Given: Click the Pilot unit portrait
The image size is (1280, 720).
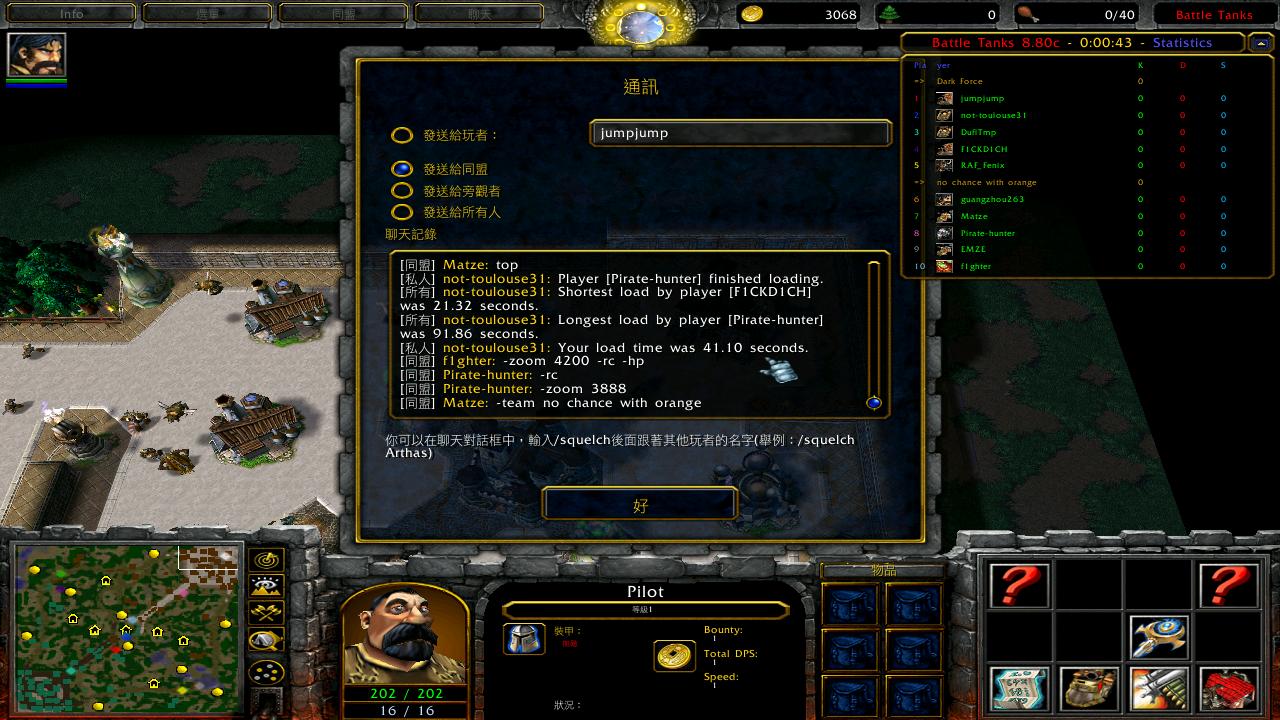Looking at the screenshot, I should click(x=405, y=636).
